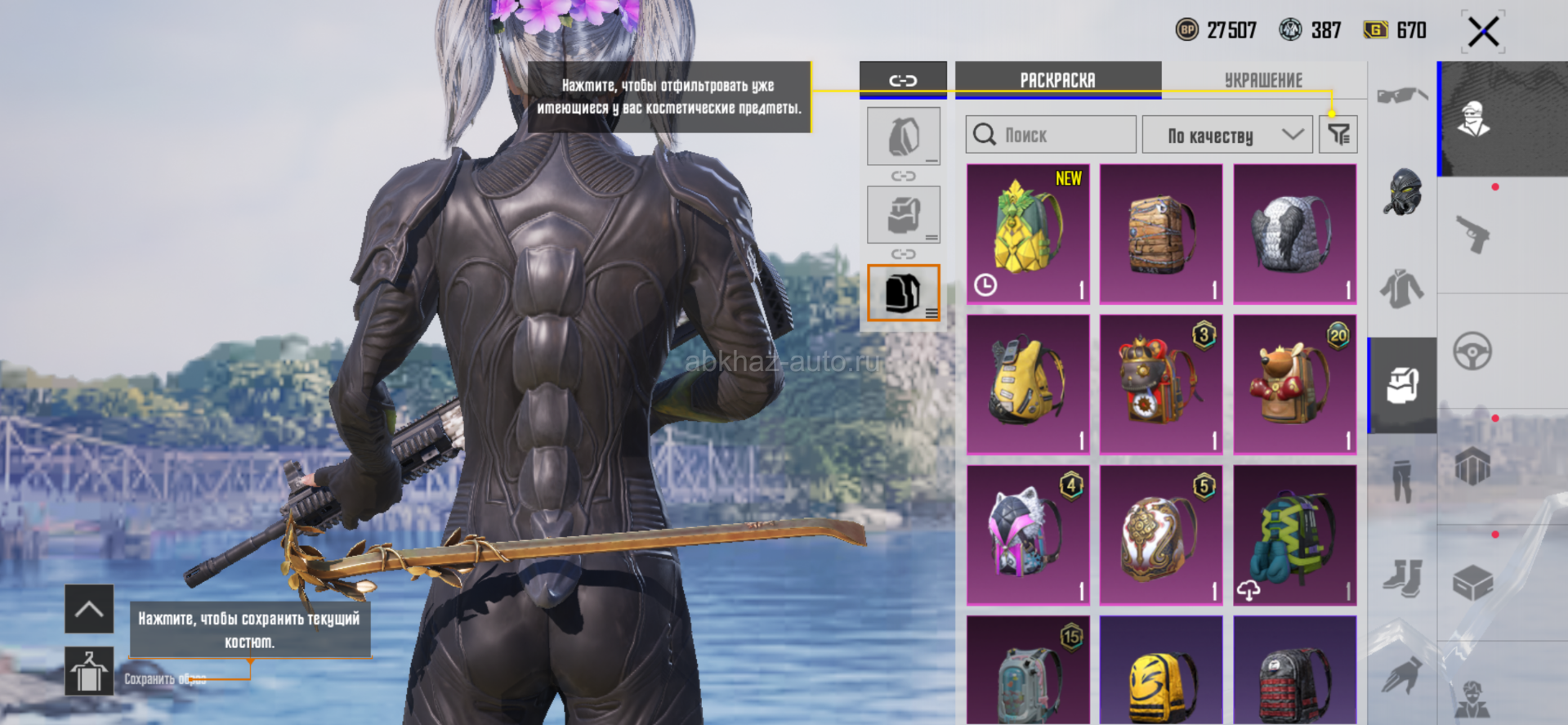Collapse the panel with the up-arrow button
Image resolution: width=1568 pixels, height=725 pixels.
point(89,609)
